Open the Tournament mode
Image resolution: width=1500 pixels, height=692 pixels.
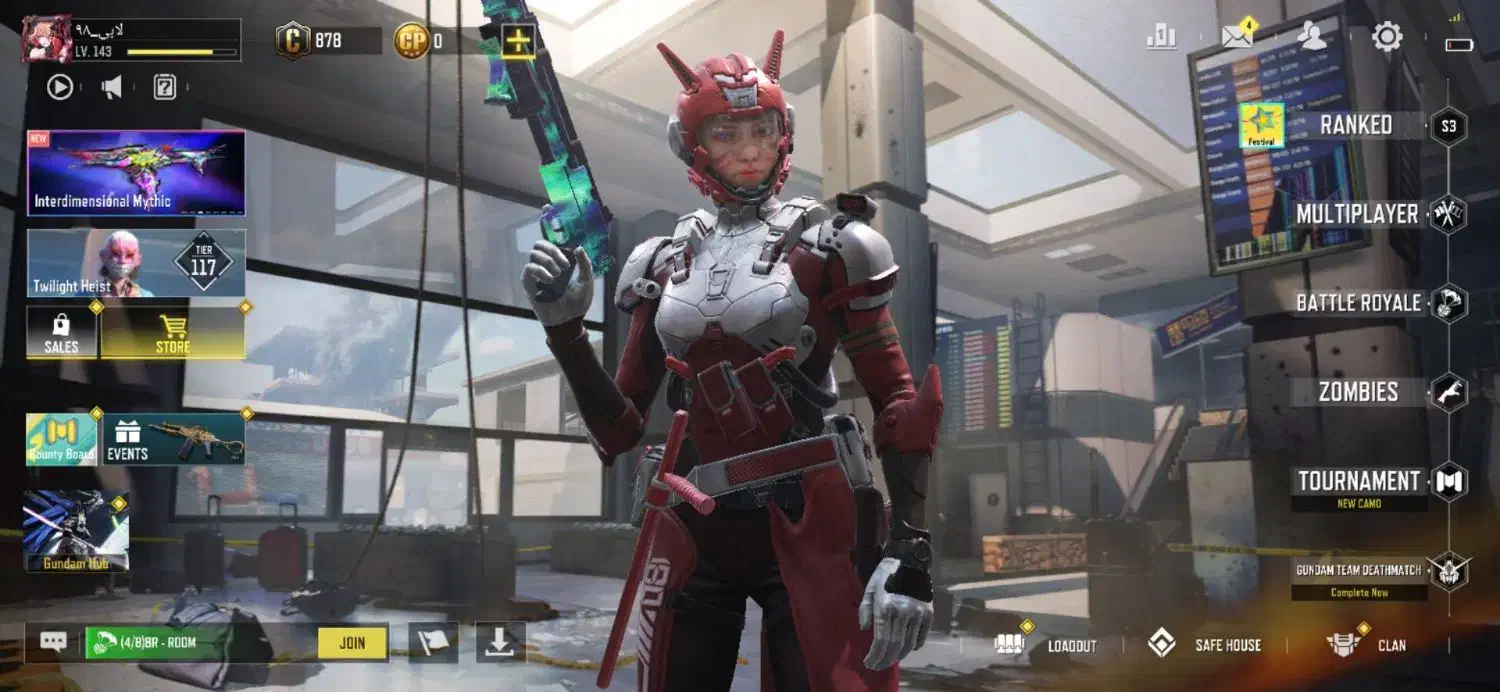tap(1358, 482)
